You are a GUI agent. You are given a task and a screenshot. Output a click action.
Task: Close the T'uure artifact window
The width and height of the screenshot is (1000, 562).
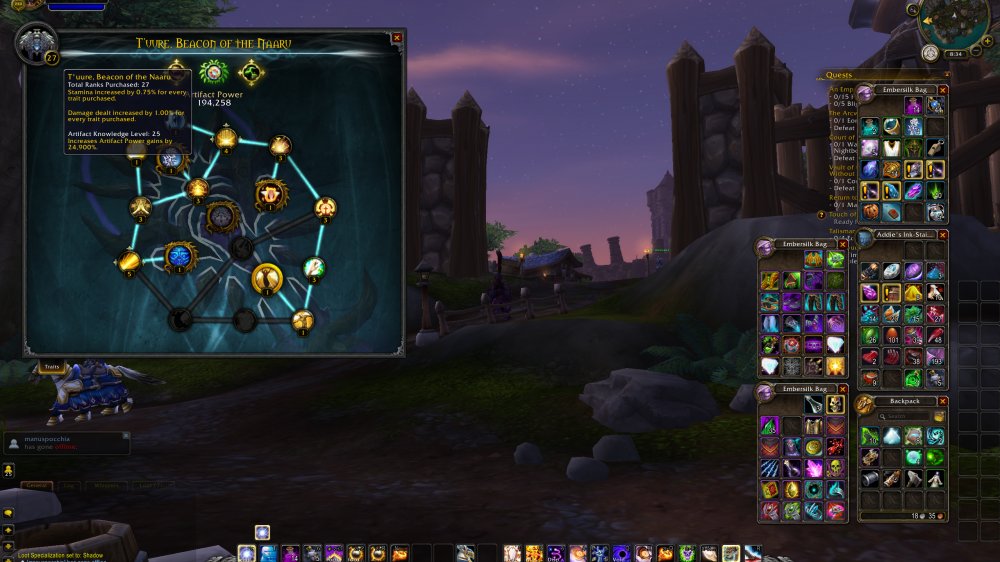pyautogui.click(x=397, y=38)
